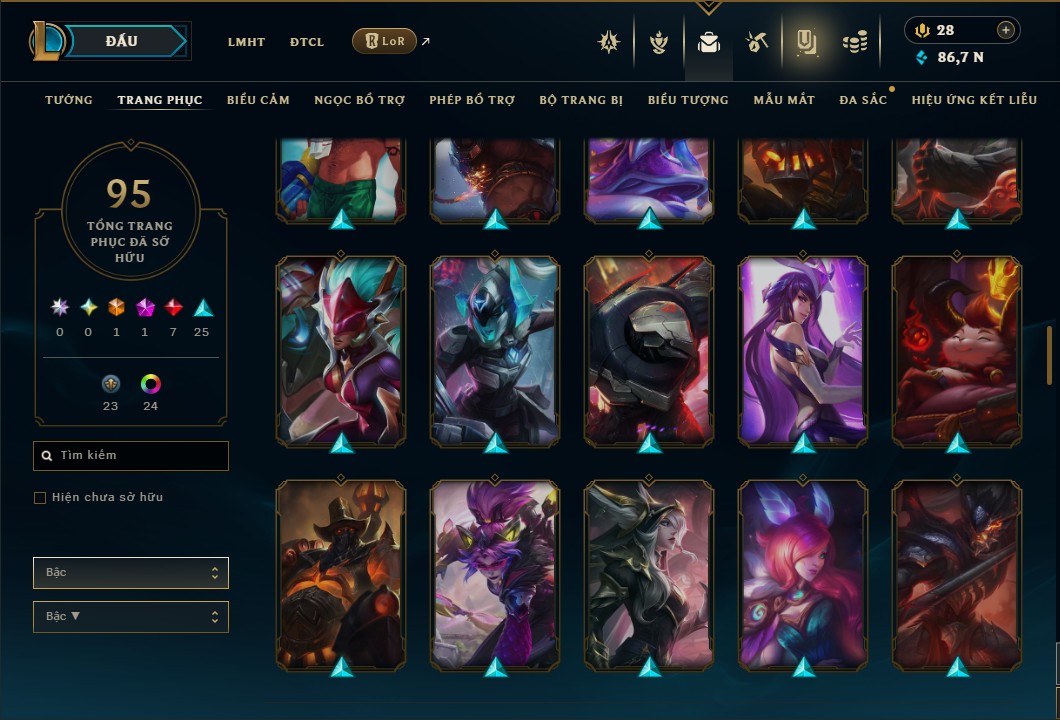Go to the PHÉP BỔ TRỢ tab
The width and height of the screenshot is (1060, 720).
(472, 100)
